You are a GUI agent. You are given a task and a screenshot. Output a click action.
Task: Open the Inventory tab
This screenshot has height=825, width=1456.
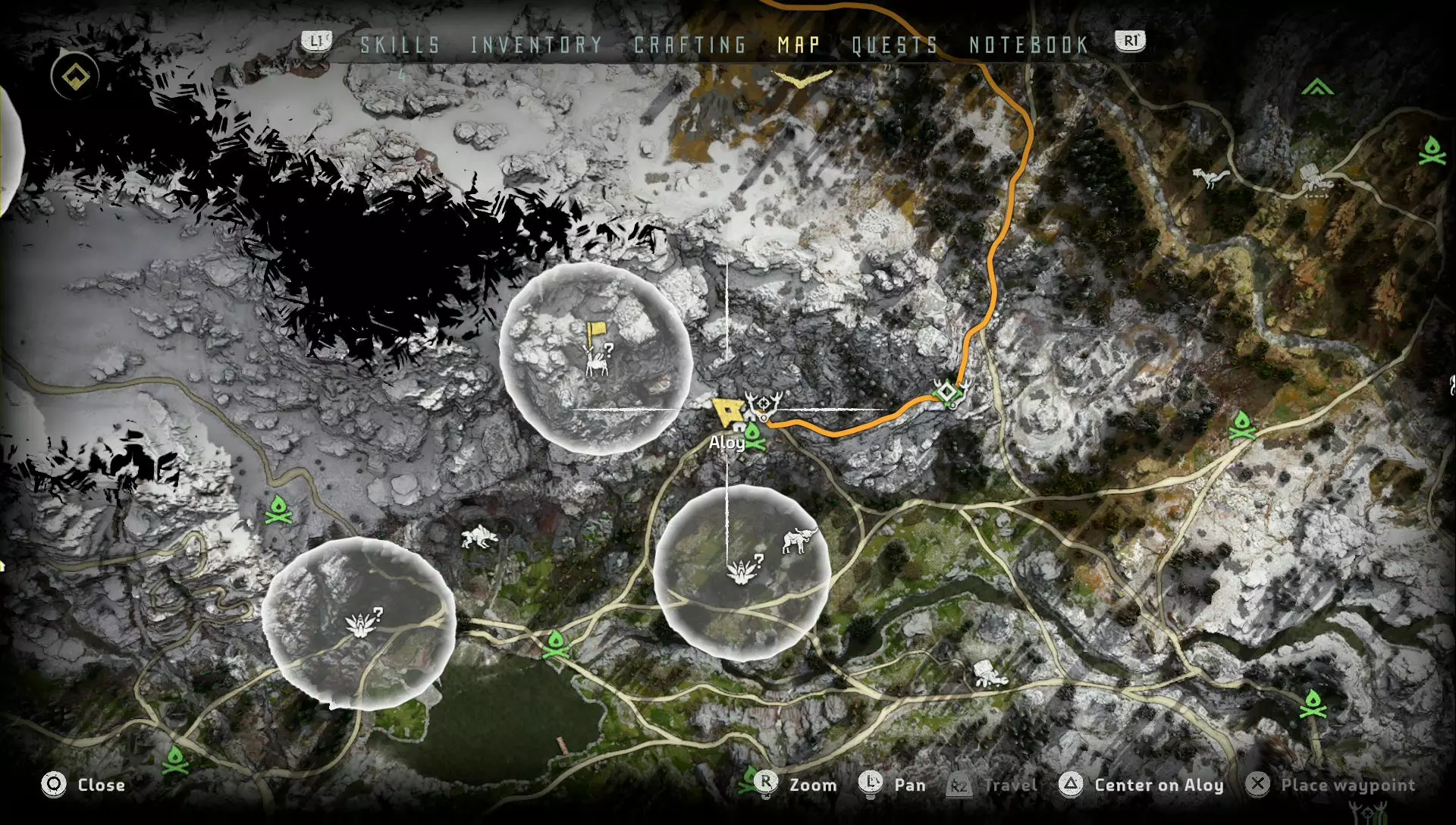pos(536,45)
